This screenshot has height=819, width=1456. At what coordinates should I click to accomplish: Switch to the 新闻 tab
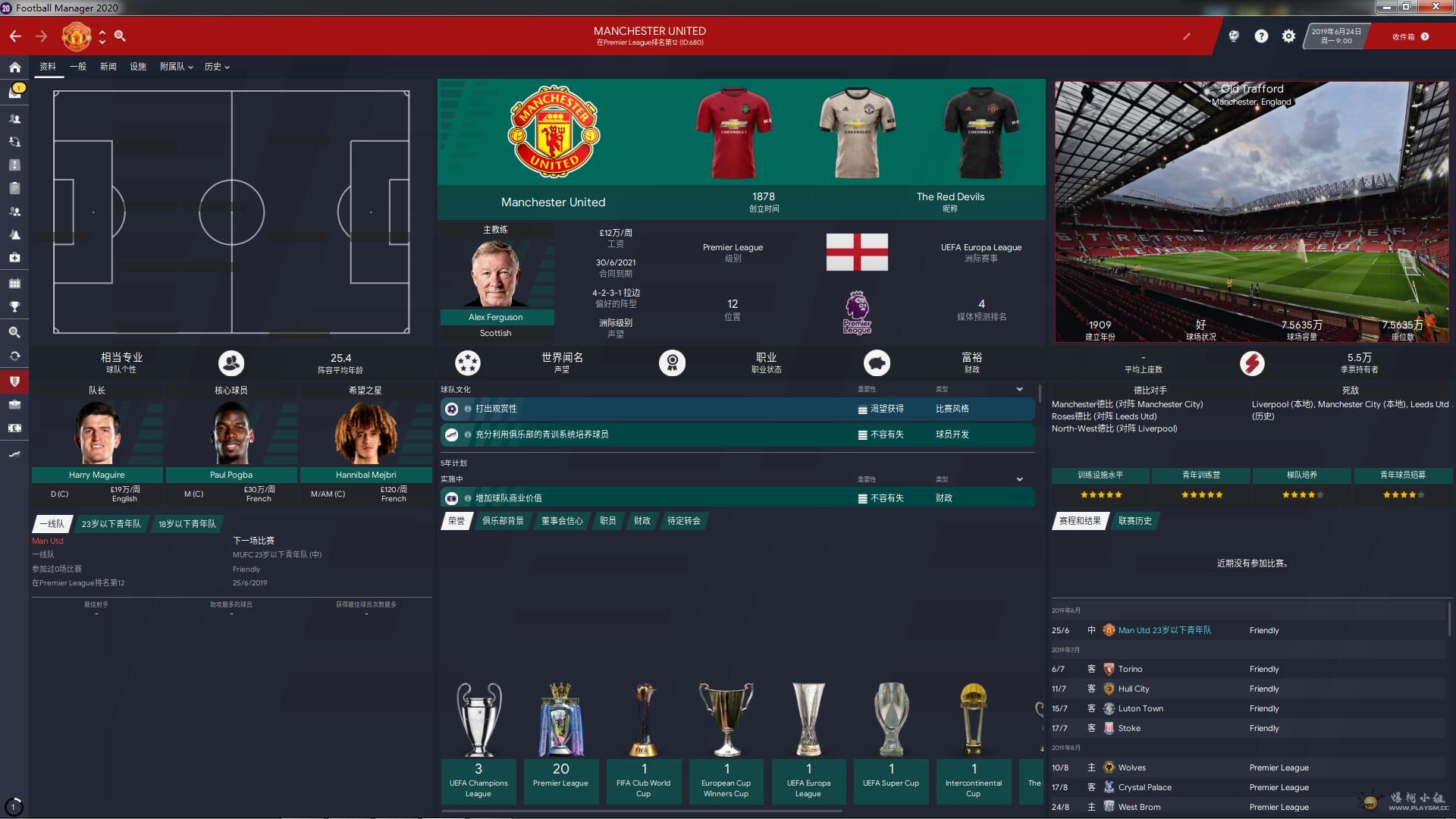(108, 67)
